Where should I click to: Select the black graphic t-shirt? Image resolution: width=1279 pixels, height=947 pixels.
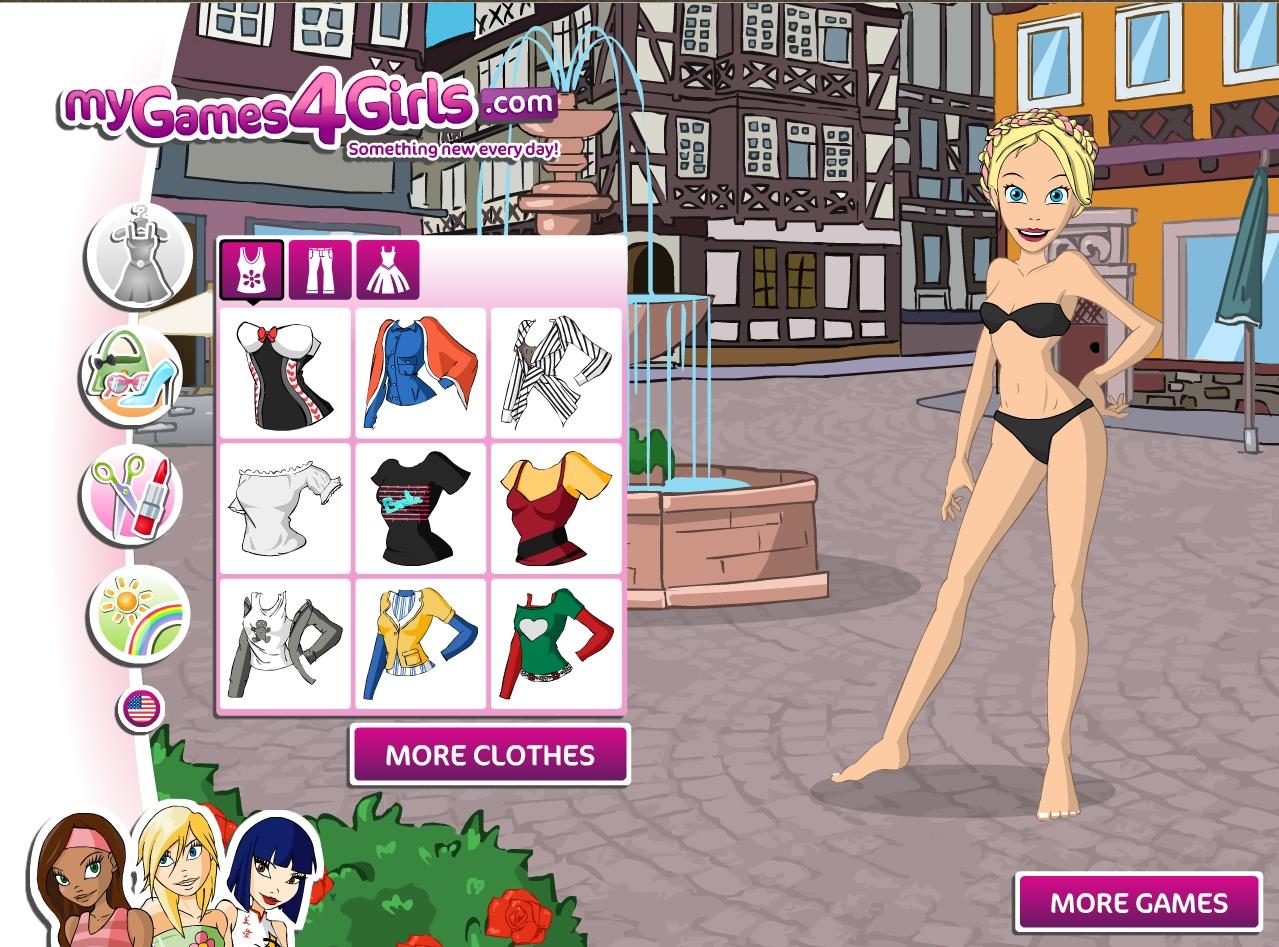pos(420,508)
